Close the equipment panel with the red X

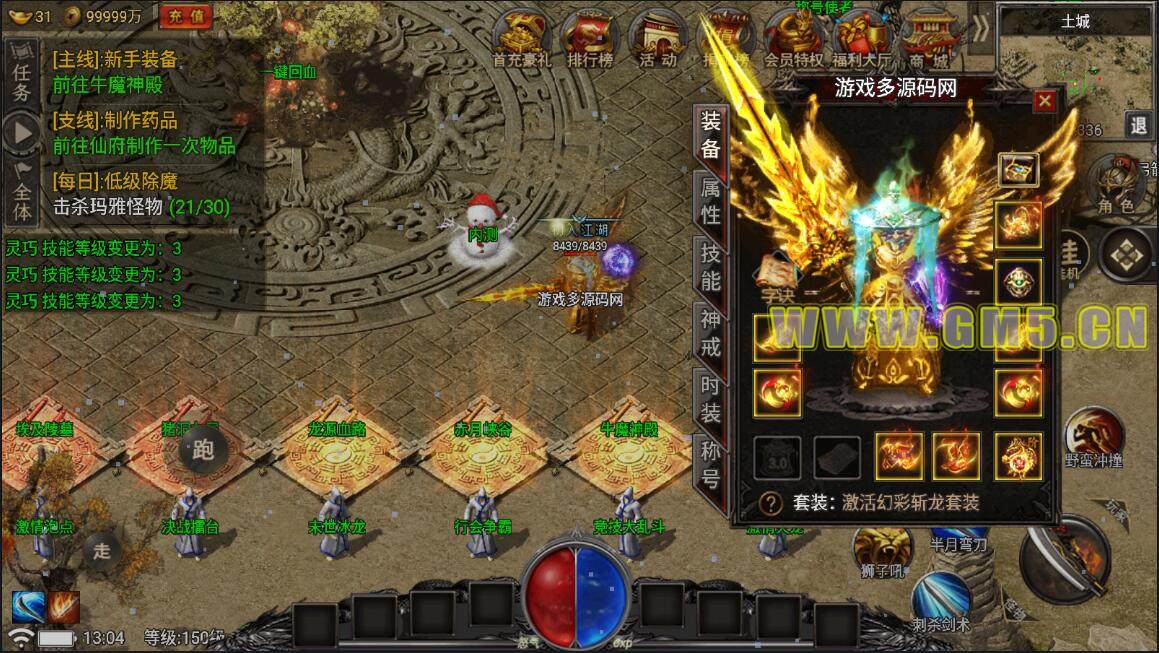coord(1044,101)
